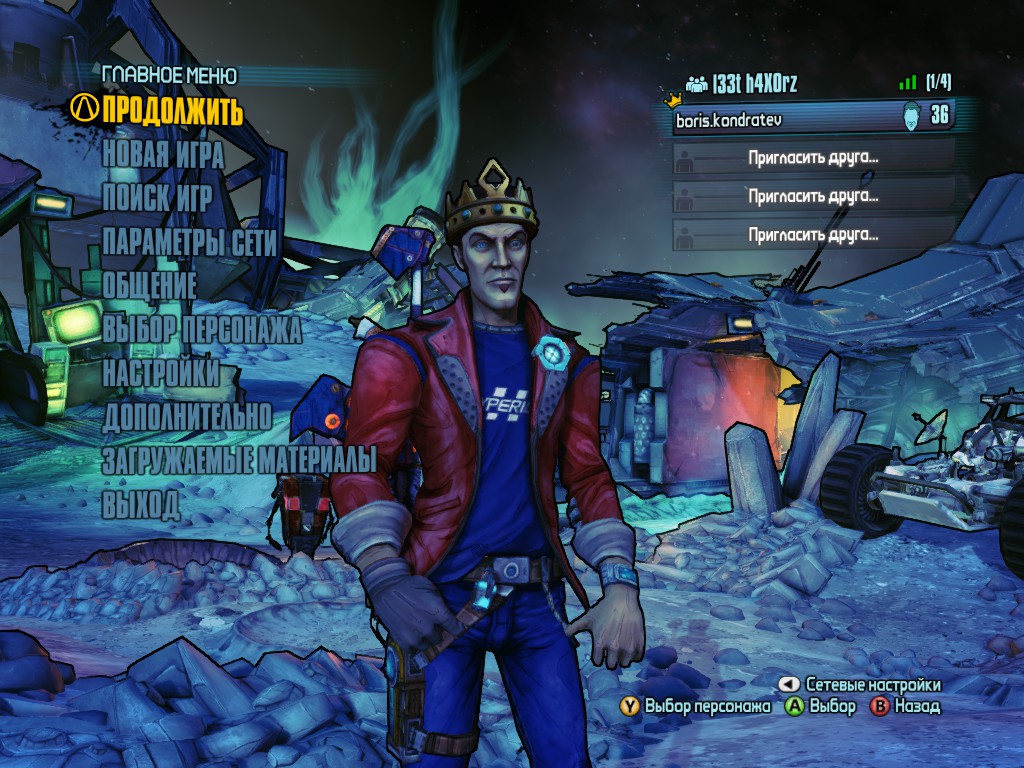Choose the ОБЩЕНИЕ menu entry
The width and height of the screenshot is (1024, 768).
[x=150, y=285]
